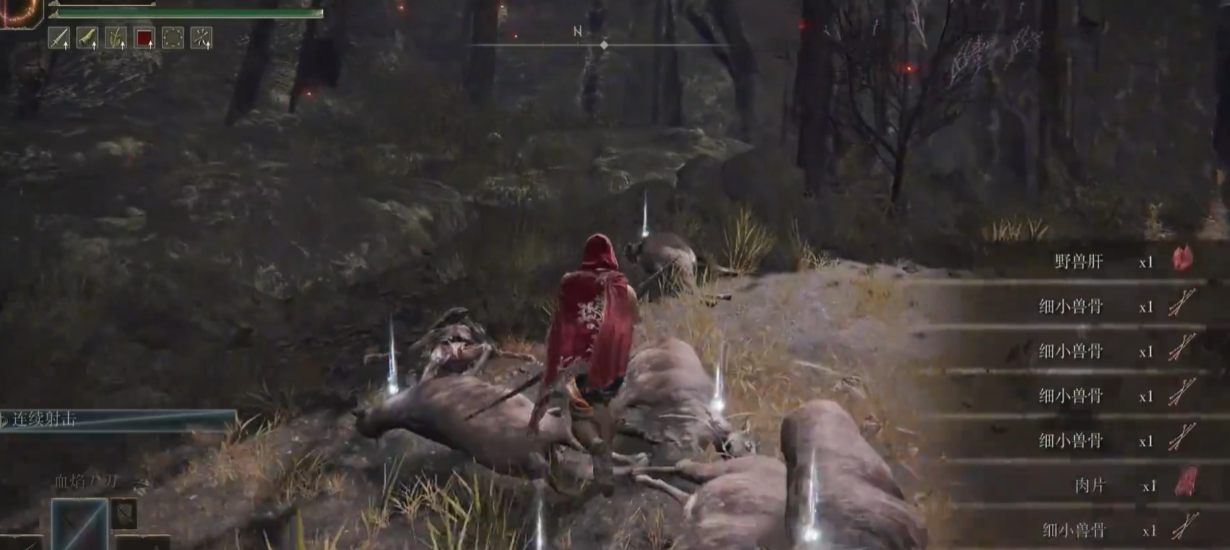Viewport: 1230px width, 550px height.
Task: Click the sword attack buff icon
Action: [58, 38]
